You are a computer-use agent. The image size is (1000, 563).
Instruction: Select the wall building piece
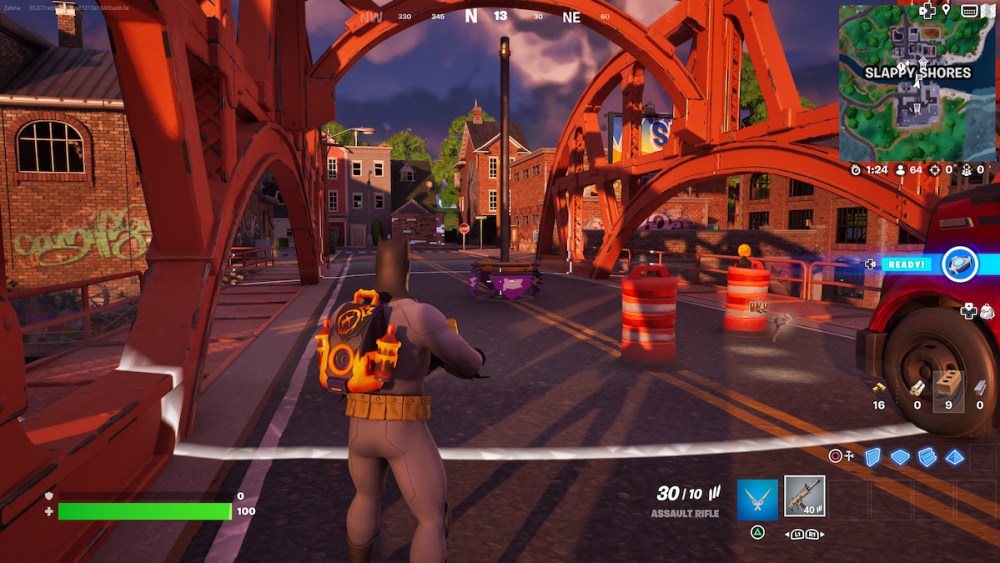click(x=872, y=456)
